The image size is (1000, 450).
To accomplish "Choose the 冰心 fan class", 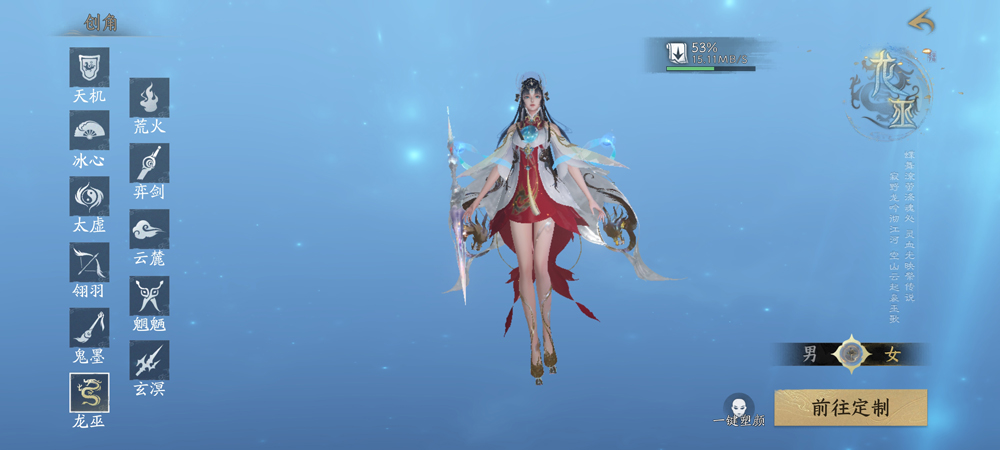I will pos(89,131).
